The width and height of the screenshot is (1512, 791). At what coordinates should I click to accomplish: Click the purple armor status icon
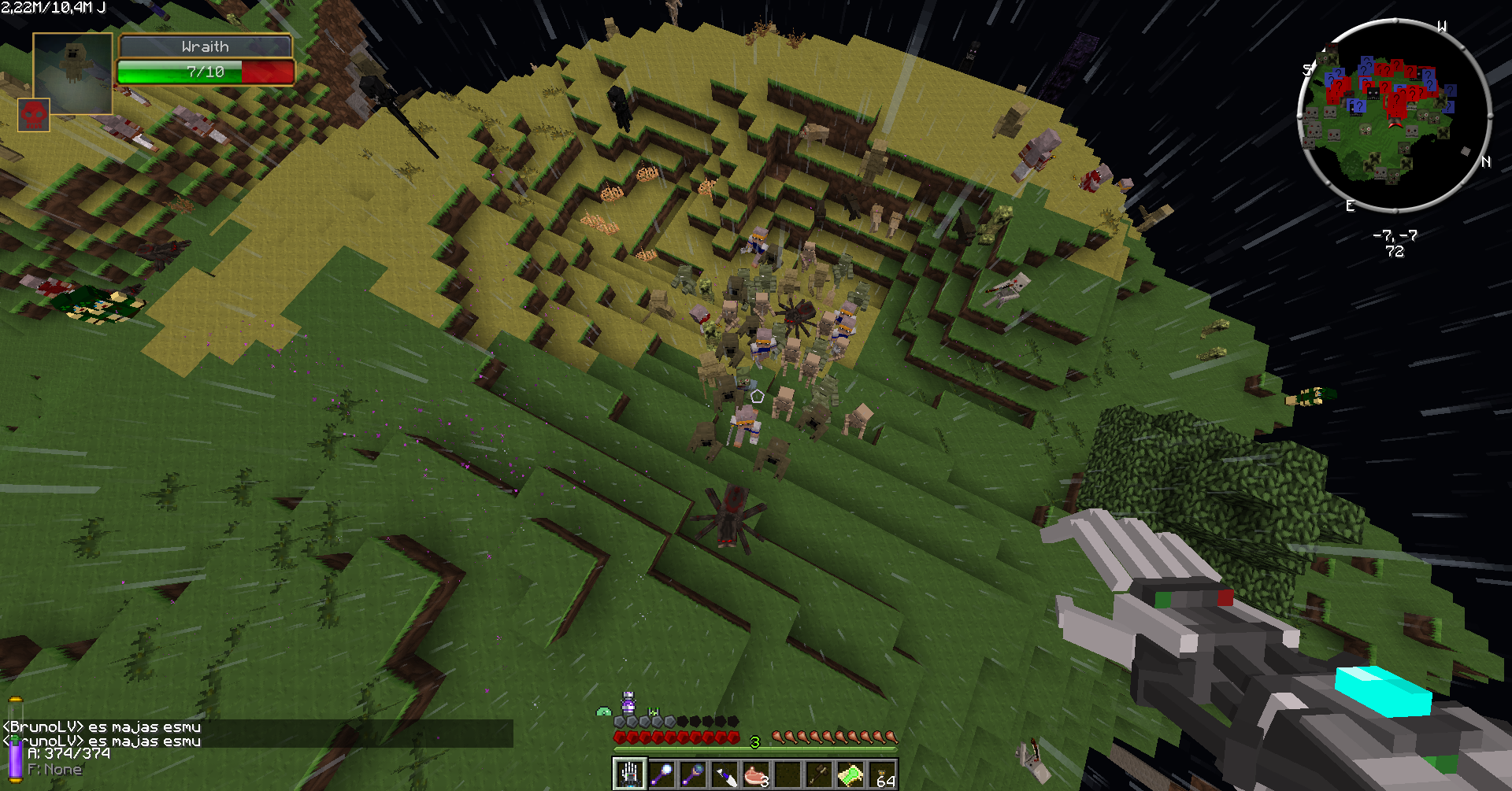pyautogui.click(x=628, y=703)
